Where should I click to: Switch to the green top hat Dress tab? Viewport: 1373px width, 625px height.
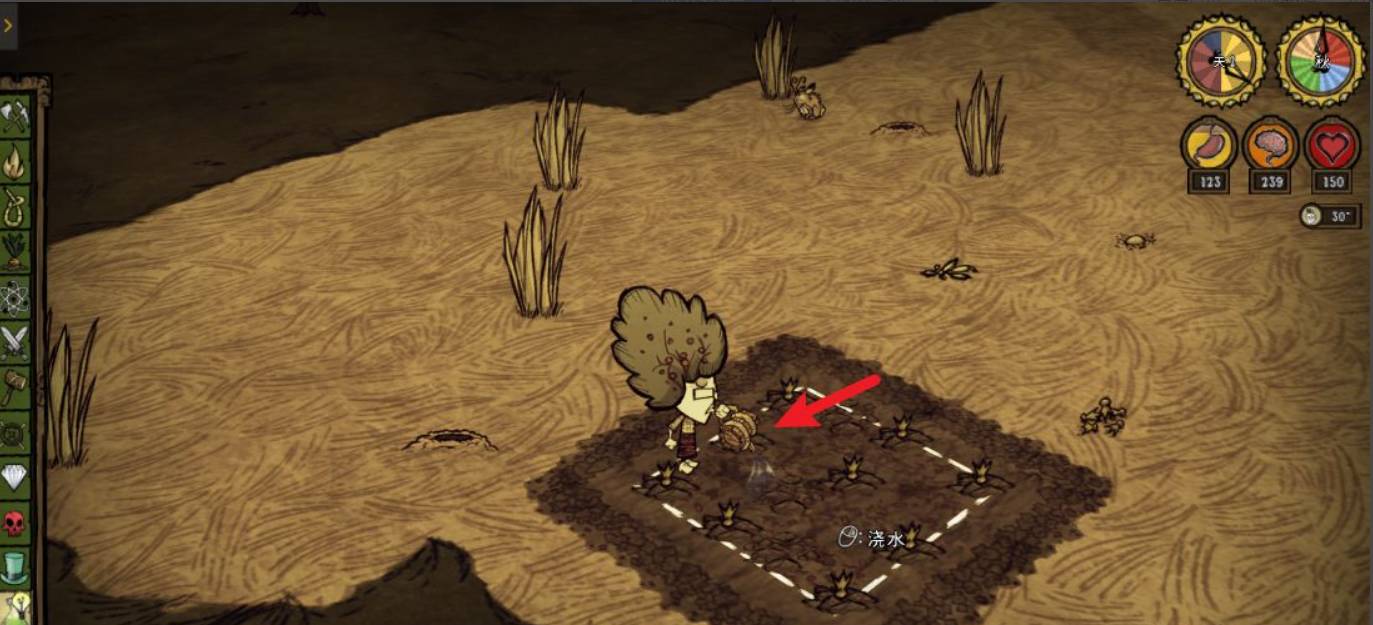coord(14,567)
